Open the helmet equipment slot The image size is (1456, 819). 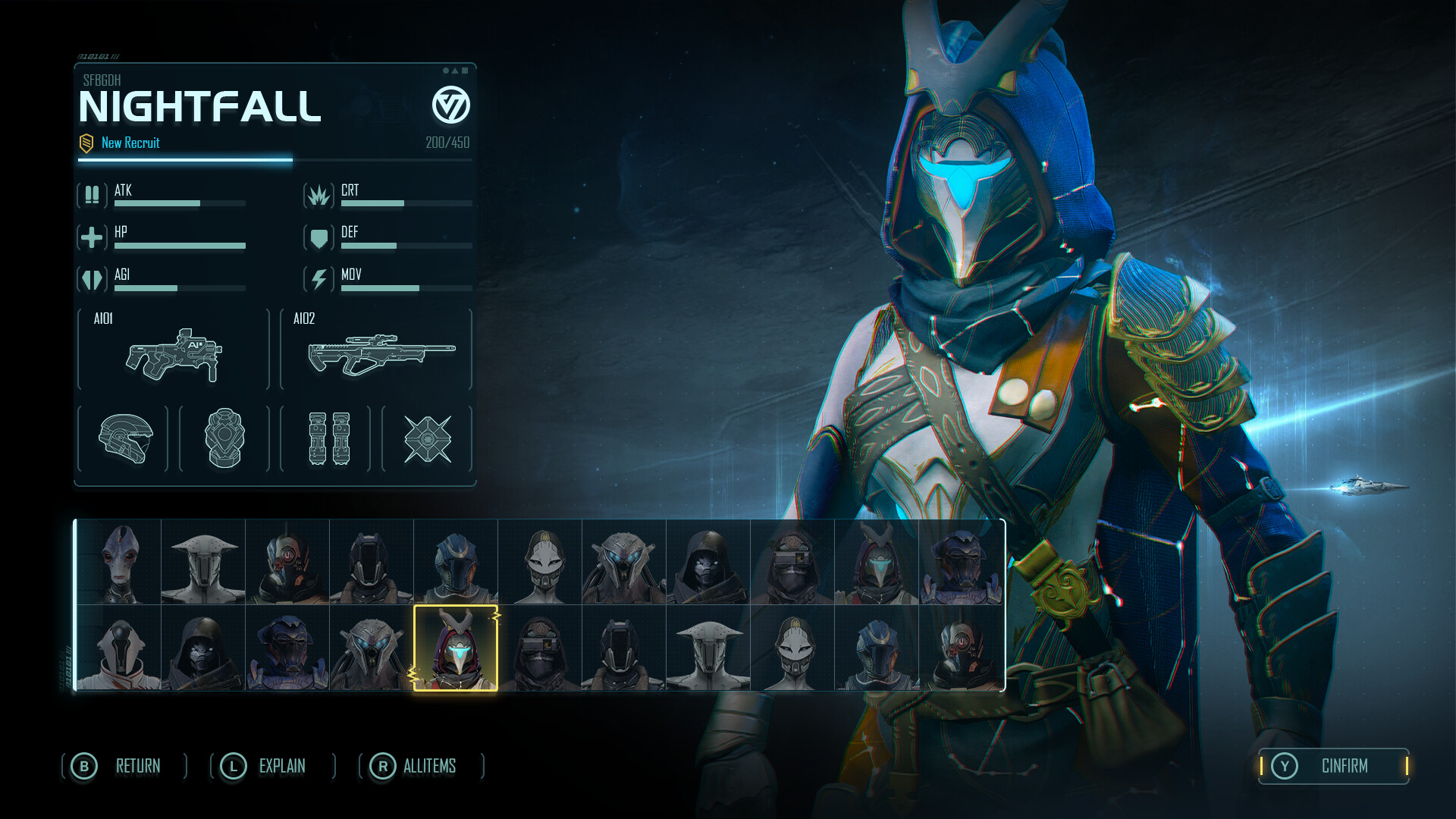(124, 438)
